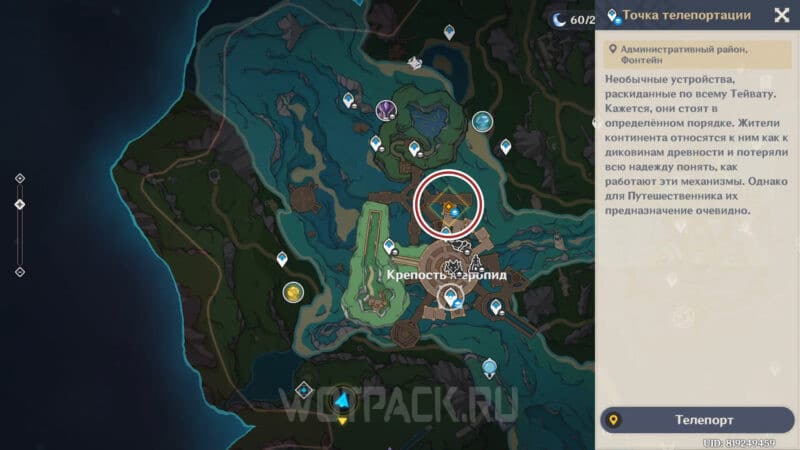Image resolution: width=800 pixels, height=450 pixels.
Task: Click the zoom-out diamond below the zoom slider
Action: [20, 271]
